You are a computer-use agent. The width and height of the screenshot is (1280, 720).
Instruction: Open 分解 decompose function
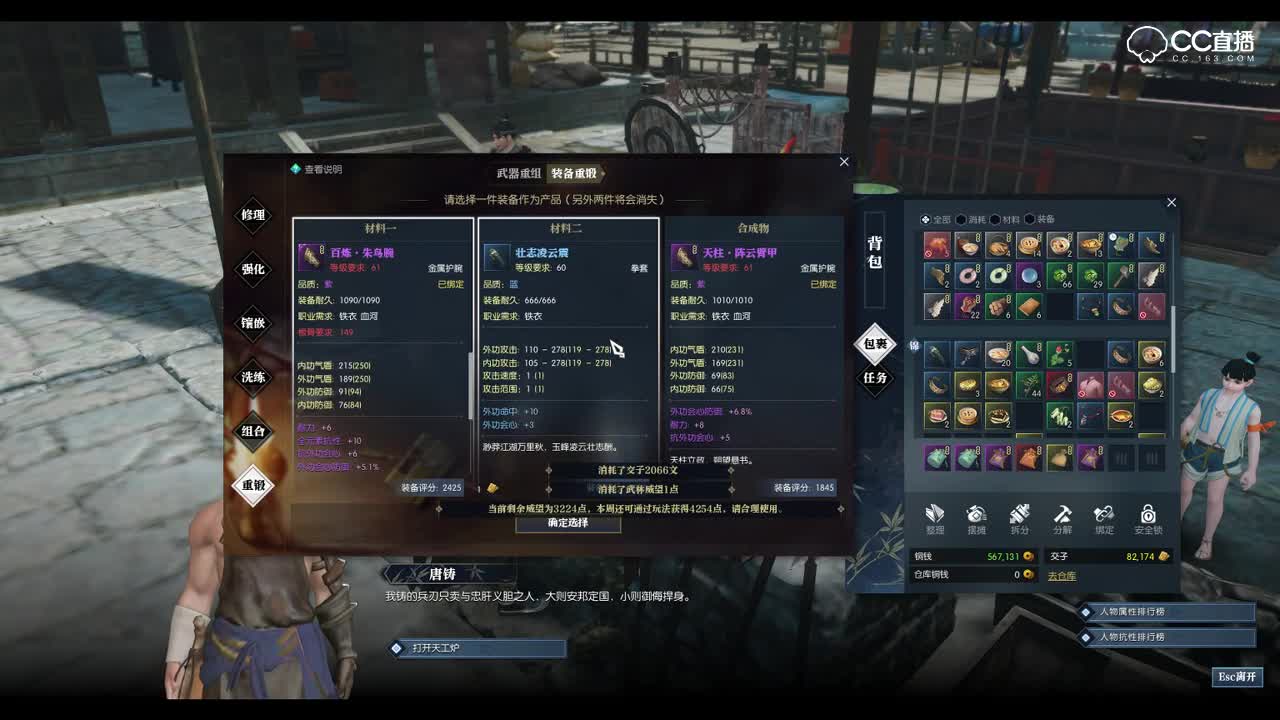point(1062,518)
